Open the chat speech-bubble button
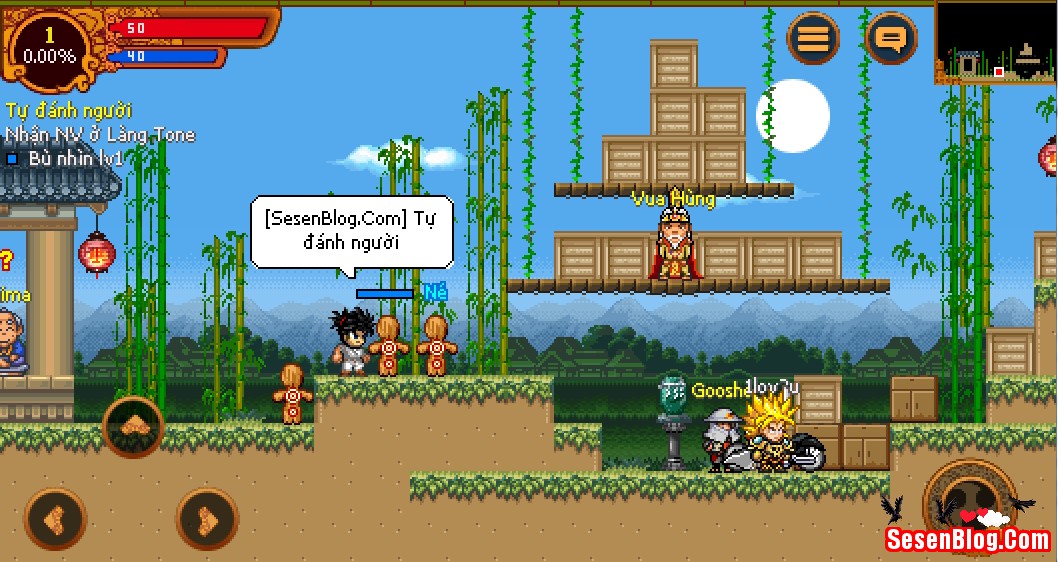Image resolution: width=1058 pixels, height=562 pixels. 890,39
